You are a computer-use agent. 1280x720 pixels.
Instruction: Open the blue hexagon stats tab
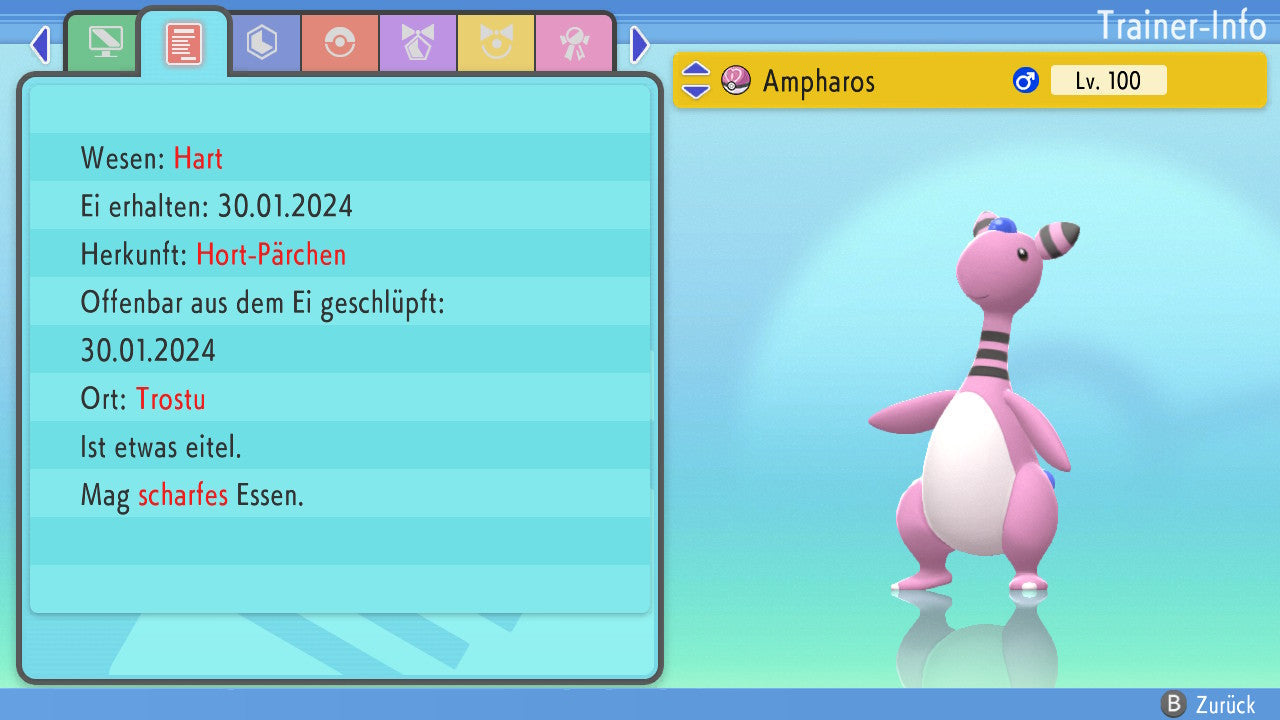point(262,44)
